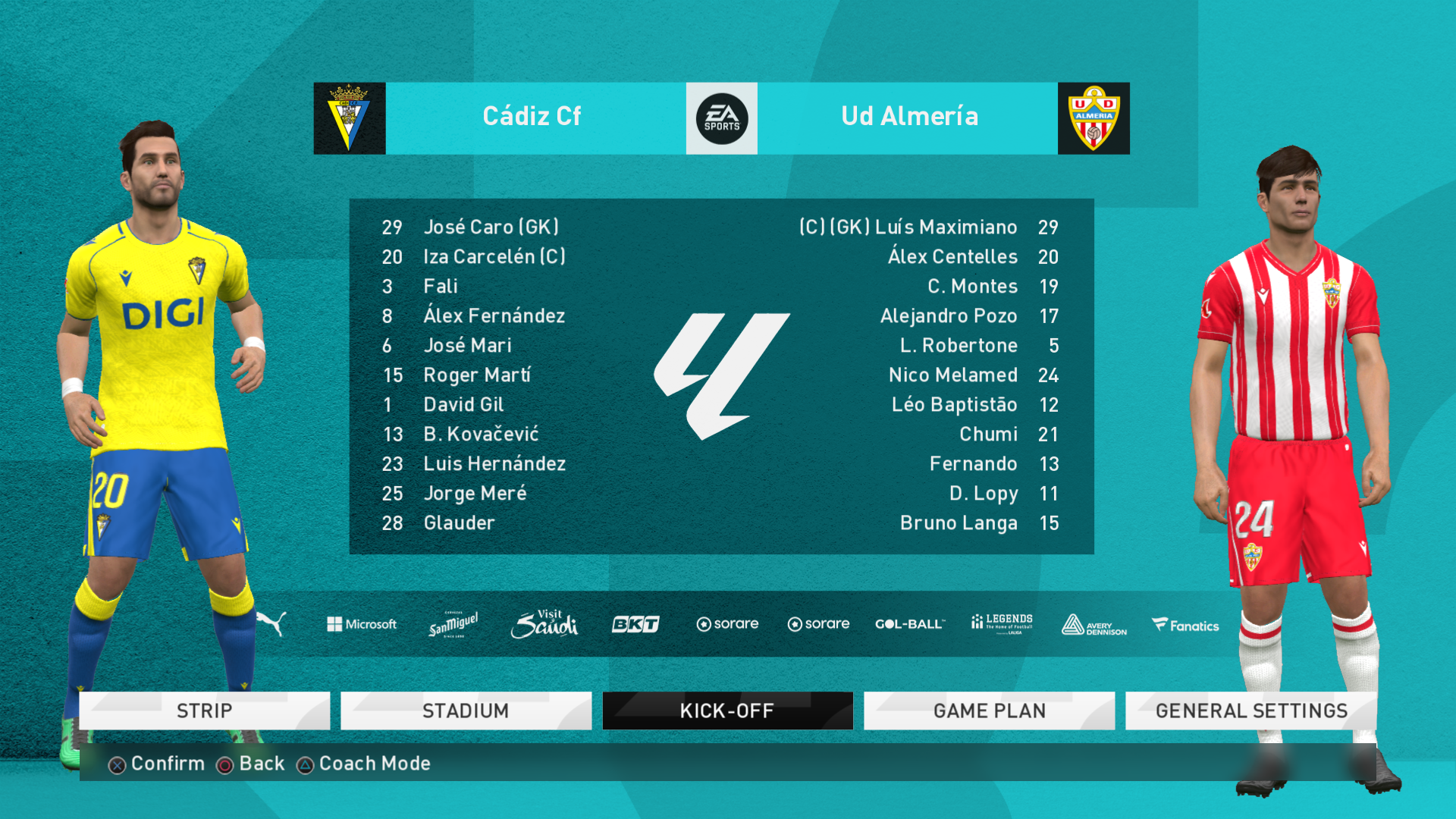
Task: Go to General Settings
Action: [1250, 711]
